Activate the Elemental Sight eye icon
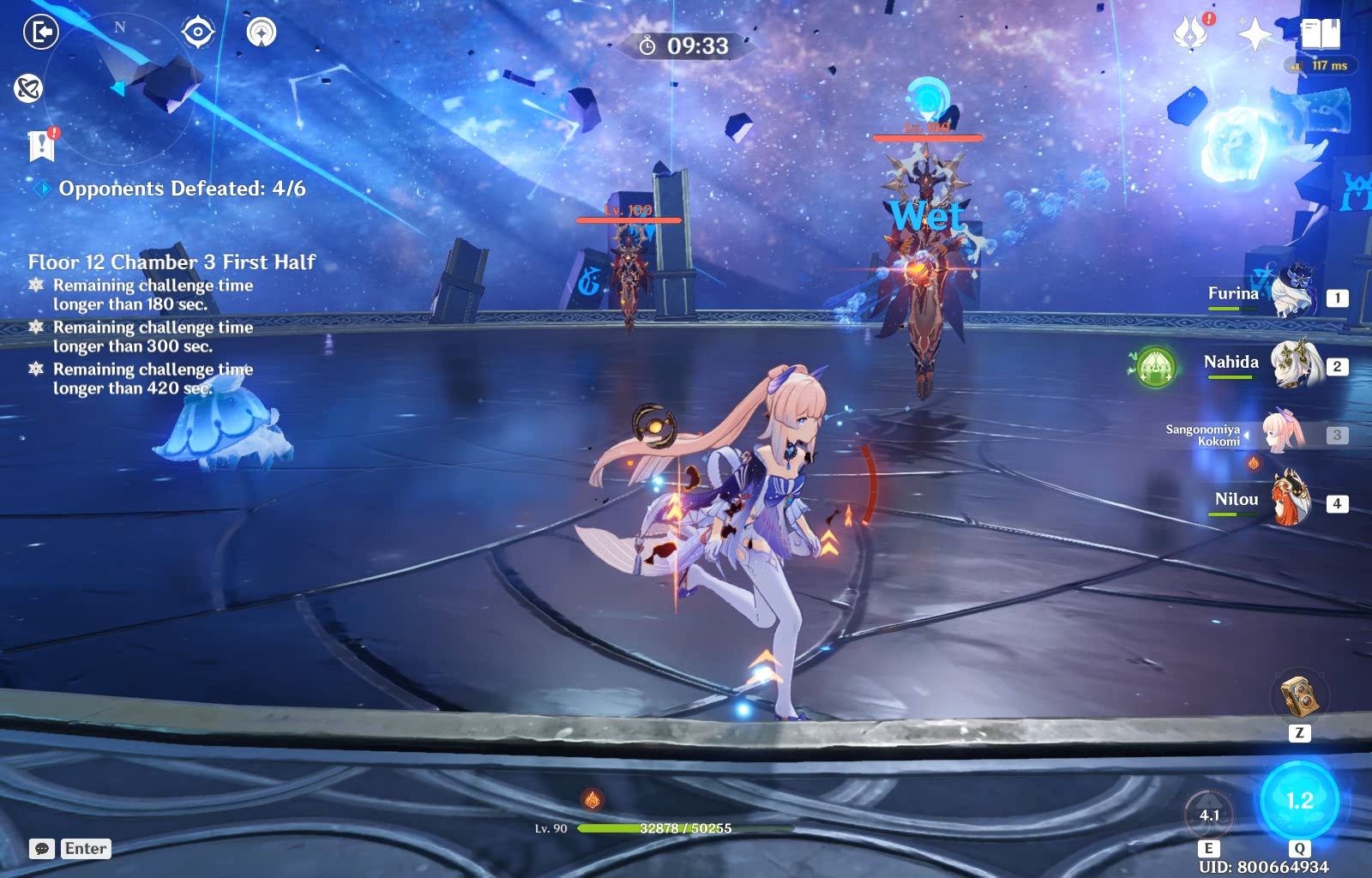 197,33
